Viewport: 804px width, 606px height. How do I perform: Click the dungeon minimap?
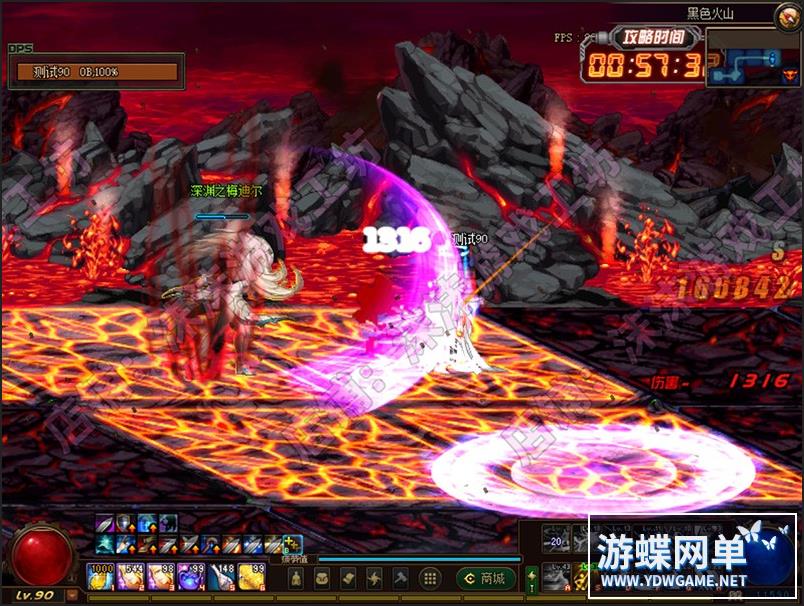(x=752, y=57)
